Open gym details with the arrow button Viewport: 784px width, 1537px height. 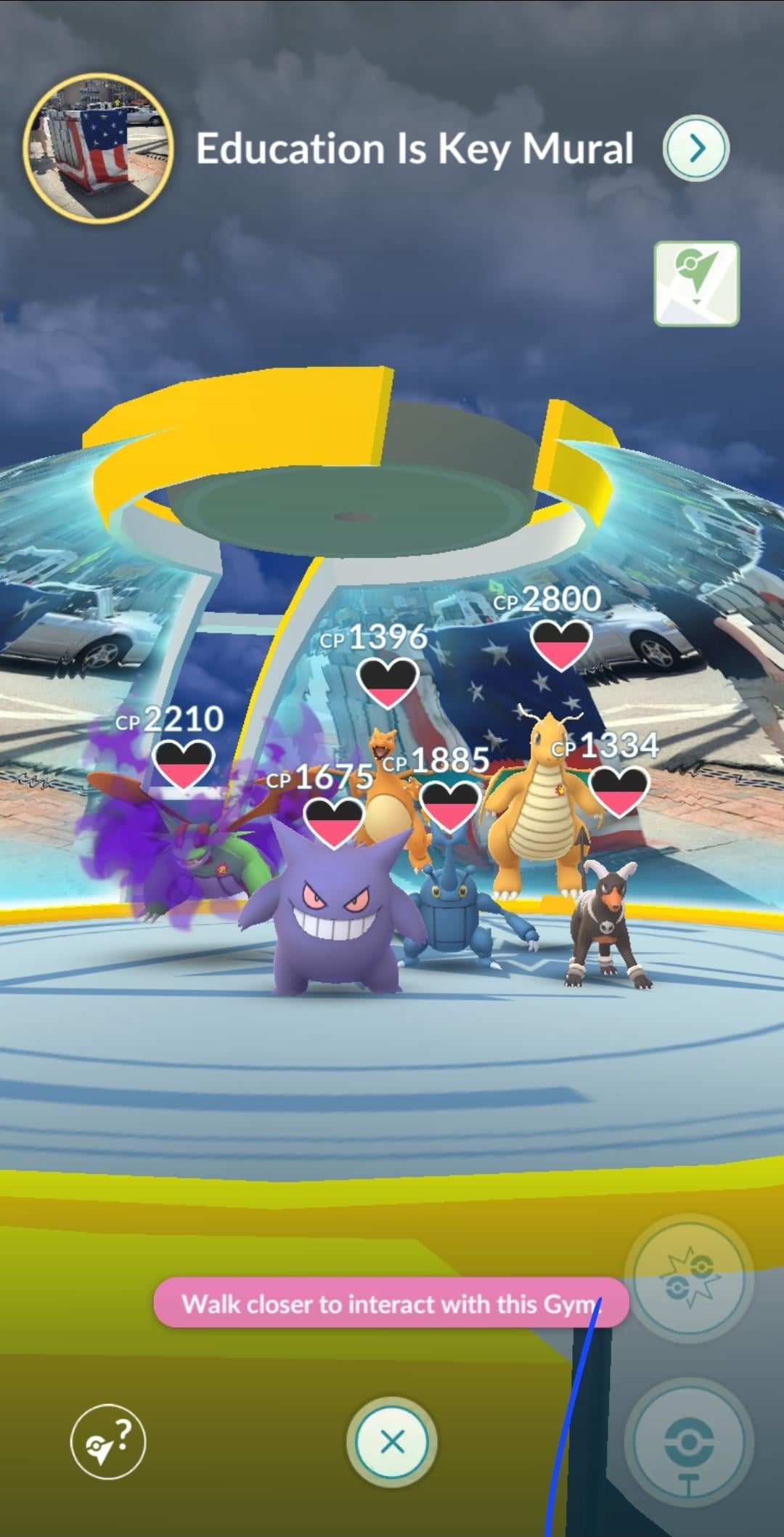(x=695, y=148)
